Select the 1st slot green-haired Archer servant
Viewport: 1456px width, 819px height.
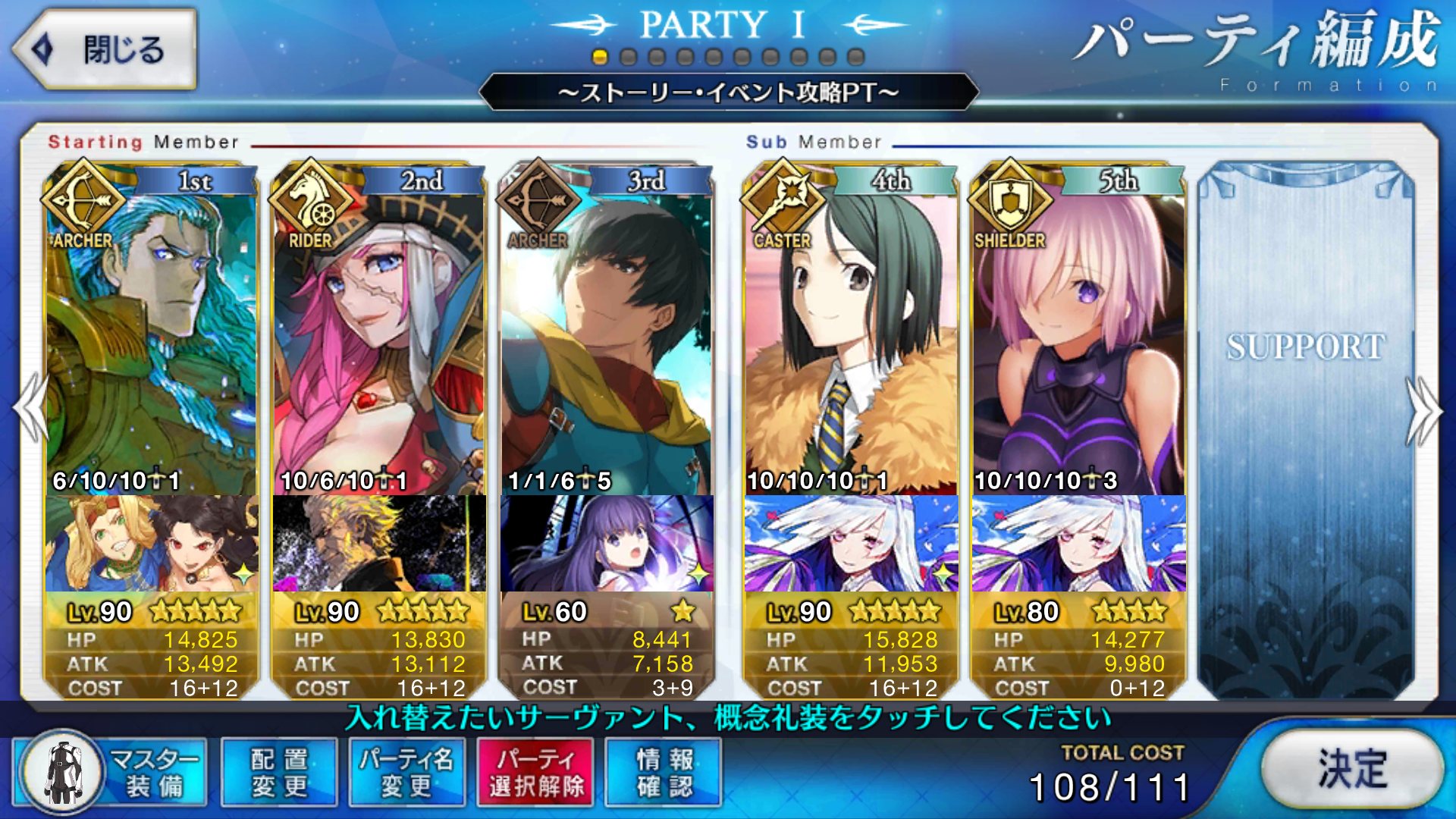tap(152, 341)
